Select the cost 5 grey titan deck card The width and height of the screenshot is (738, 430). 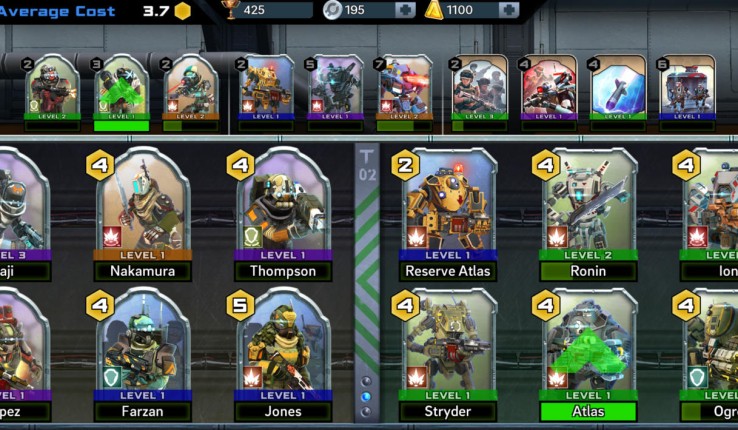pyautogui.click(x=336, y=91)
